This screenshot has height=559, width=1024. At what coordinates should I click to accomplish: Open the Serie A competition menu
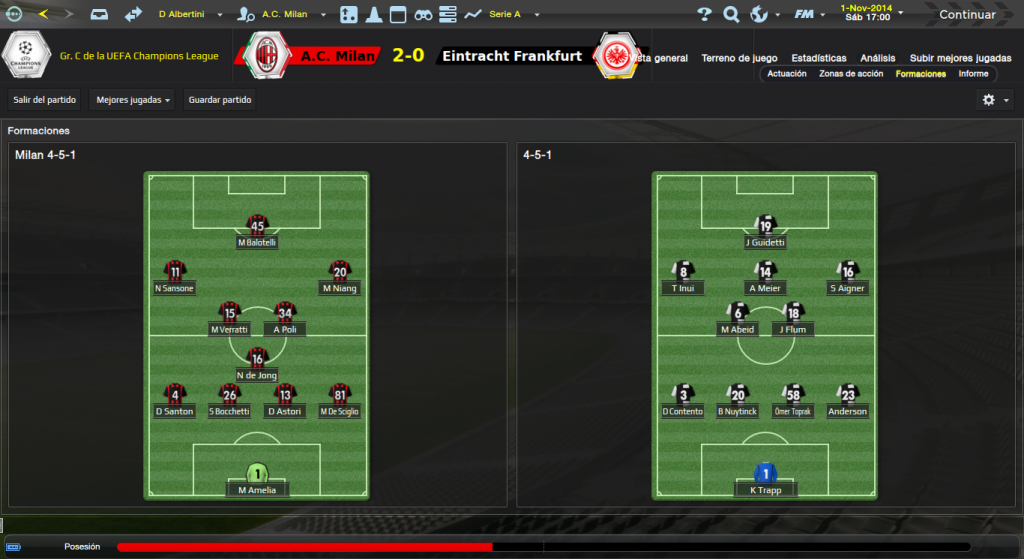pyautogui.click(x=509, y=15)
